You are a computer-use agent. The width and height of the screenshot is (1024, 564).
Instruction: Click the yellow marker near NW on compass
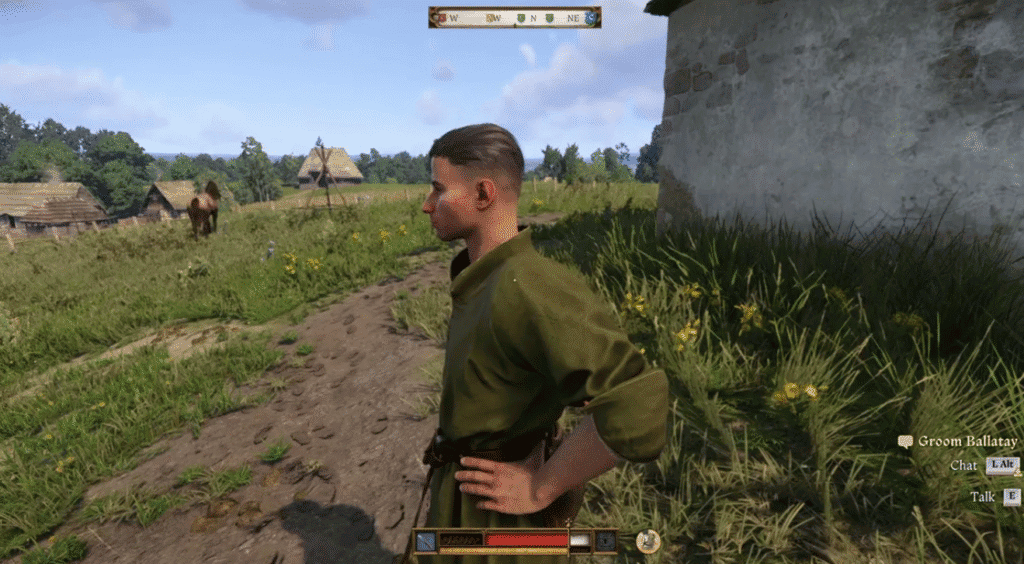pyautogui.click(x=492, y=17)
